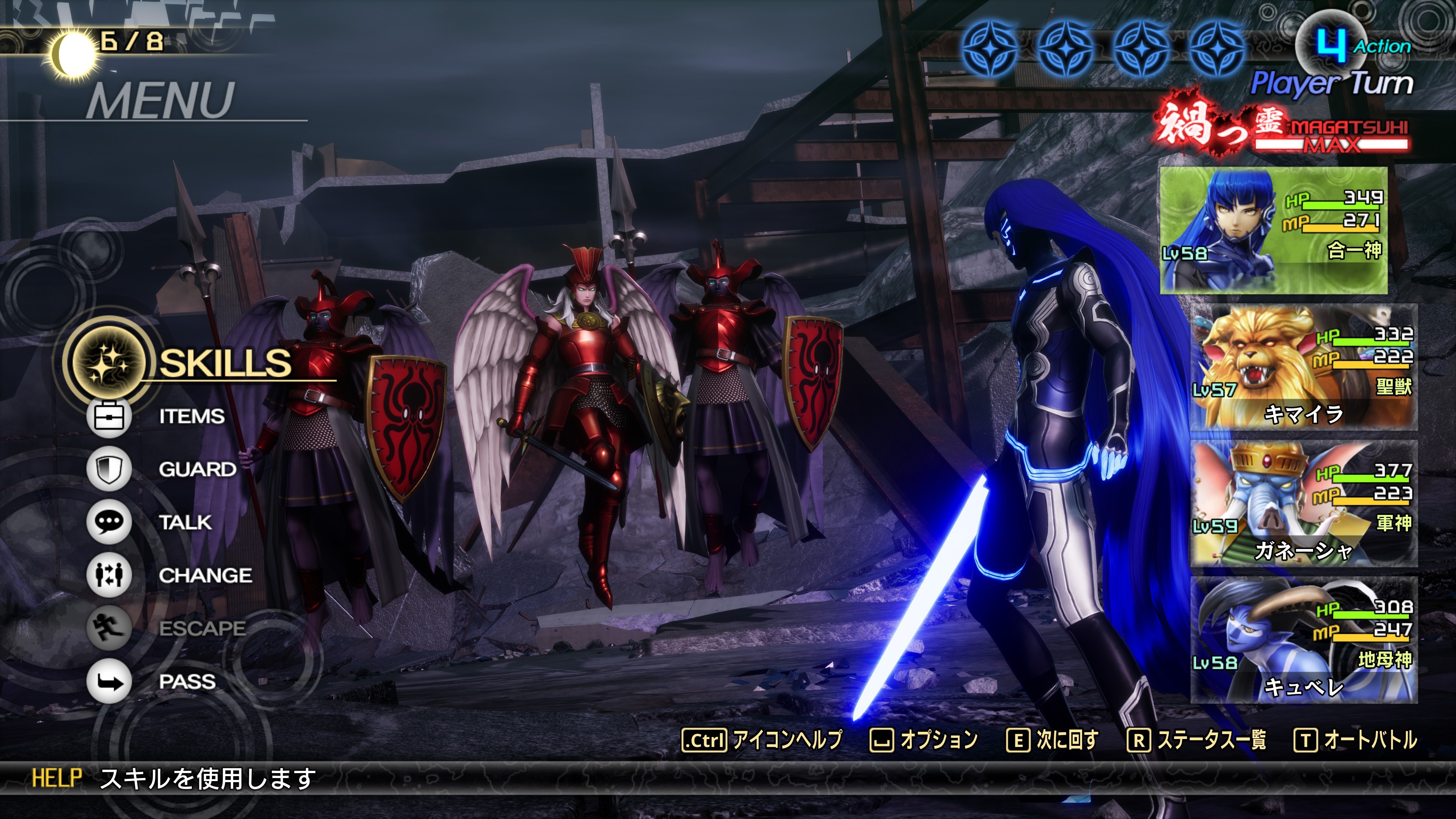Choose ITEMS from the battle menu
This screenshot has height=819, width=1456.
point(191,417)
